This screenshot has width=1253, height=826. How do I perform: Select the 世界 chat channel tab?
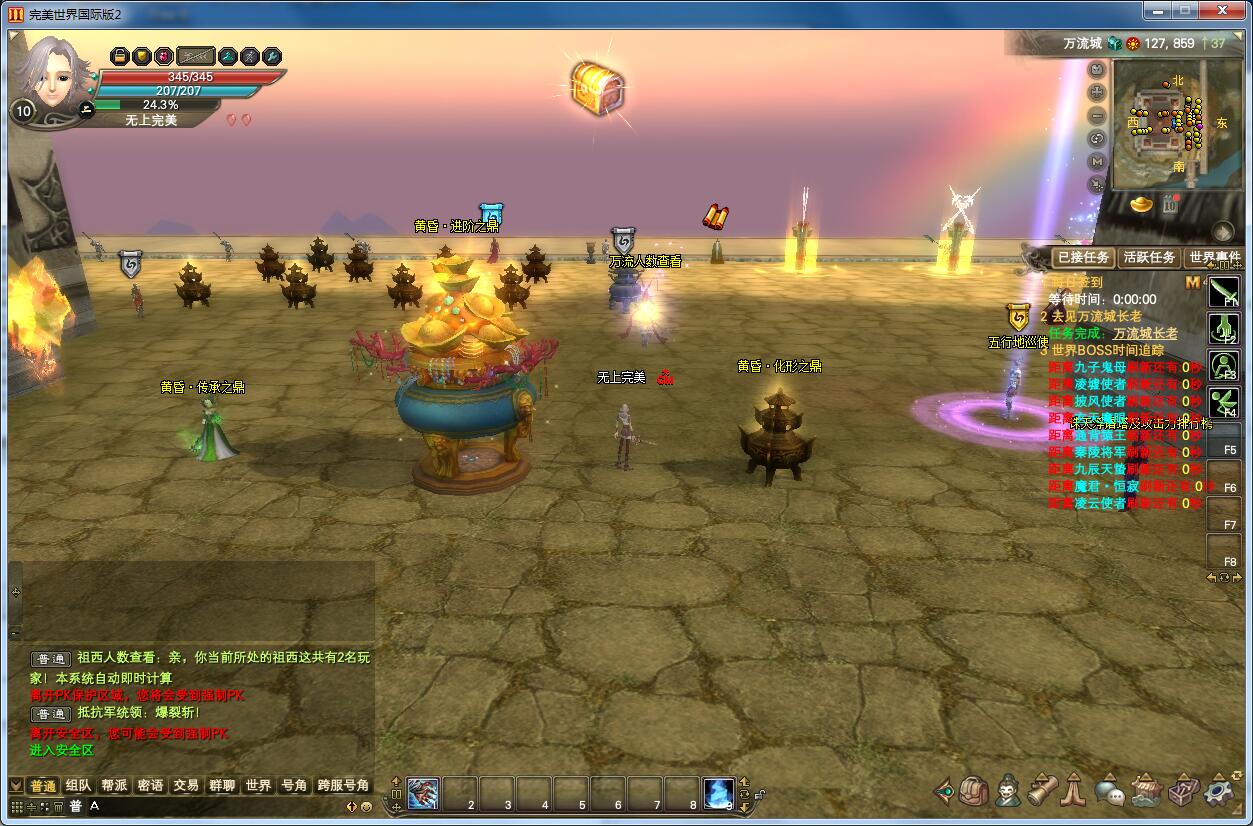(258, 786)
